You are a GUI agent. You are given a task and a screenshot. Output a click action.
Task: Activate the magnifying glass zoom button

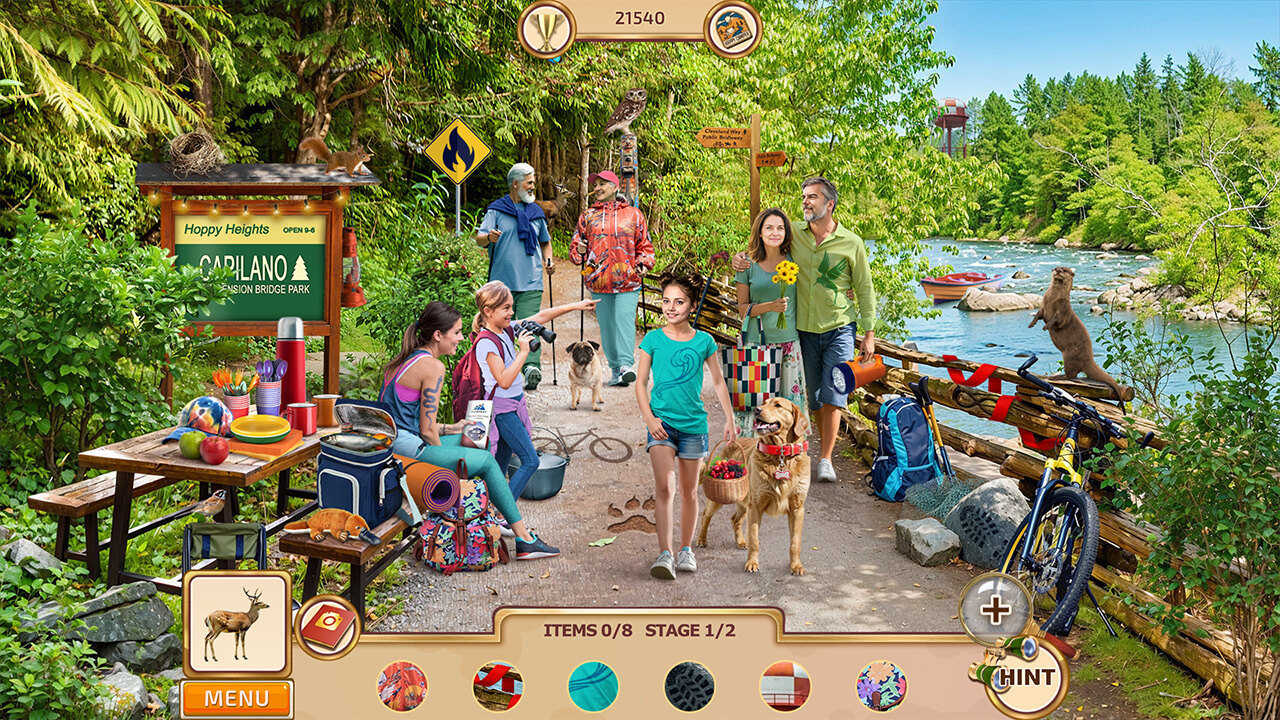pos(995,608)
